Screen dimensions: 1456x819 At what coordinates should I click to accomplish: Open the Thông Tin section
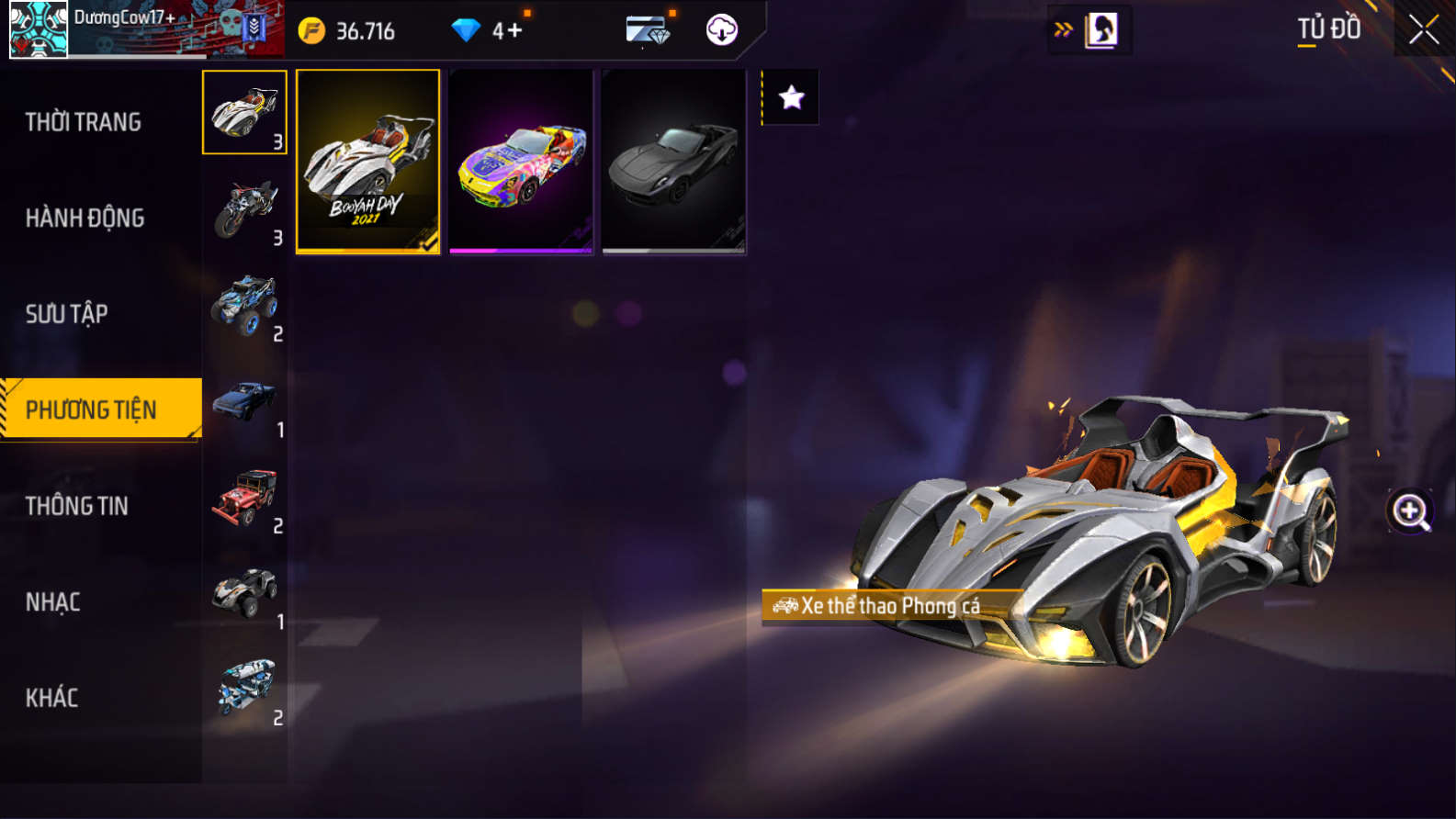tap(77, 506)
